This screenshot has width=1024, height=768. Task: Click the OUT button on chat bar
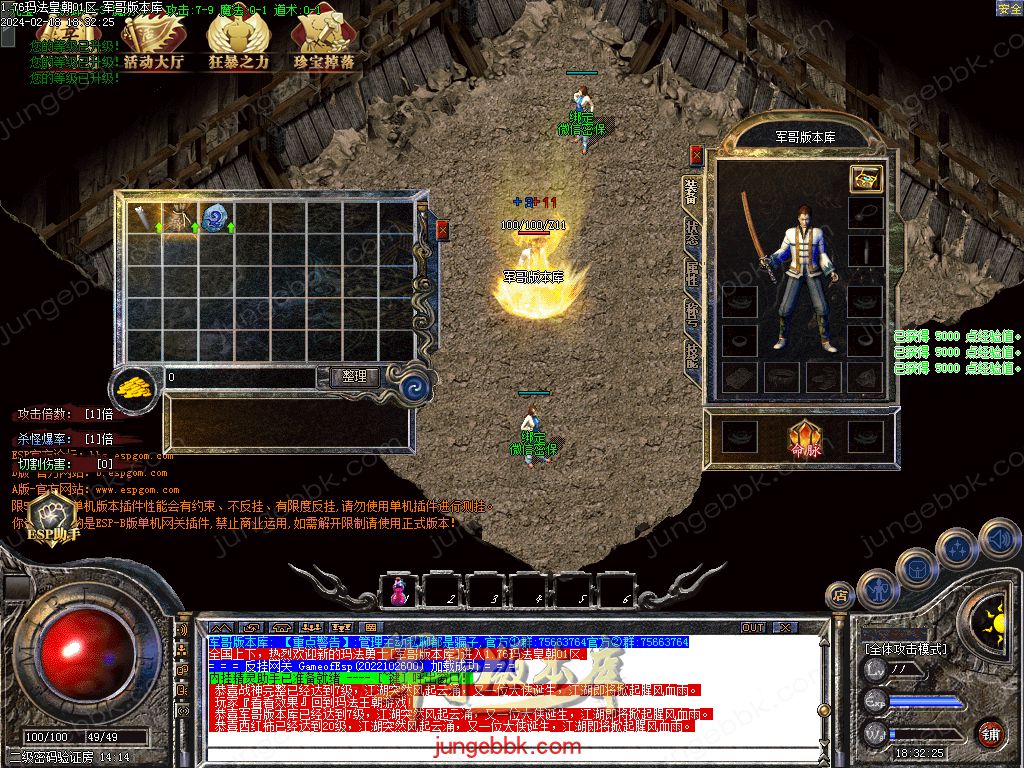[752, 627]
